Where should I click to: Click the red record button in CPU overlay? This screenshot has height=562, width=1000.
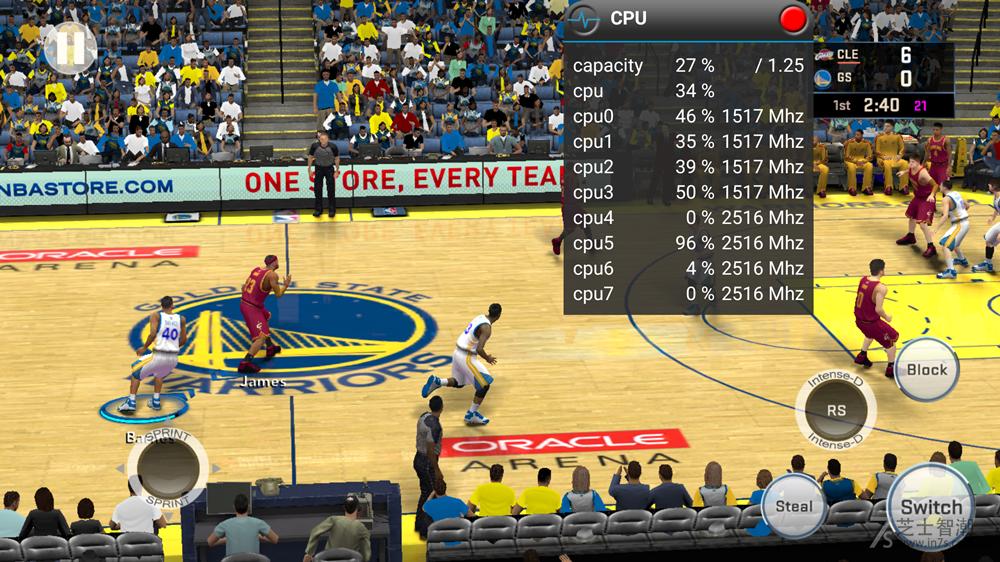point(793,19)
